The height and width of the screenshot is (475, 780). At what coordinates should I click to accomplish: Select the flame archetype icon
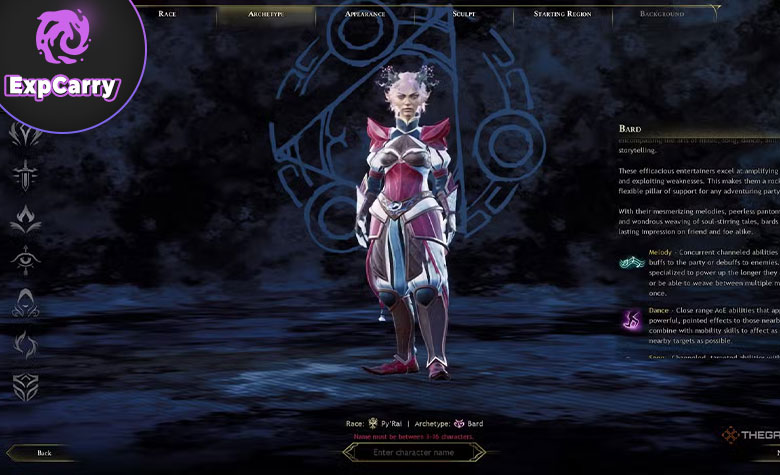(25, 218)
